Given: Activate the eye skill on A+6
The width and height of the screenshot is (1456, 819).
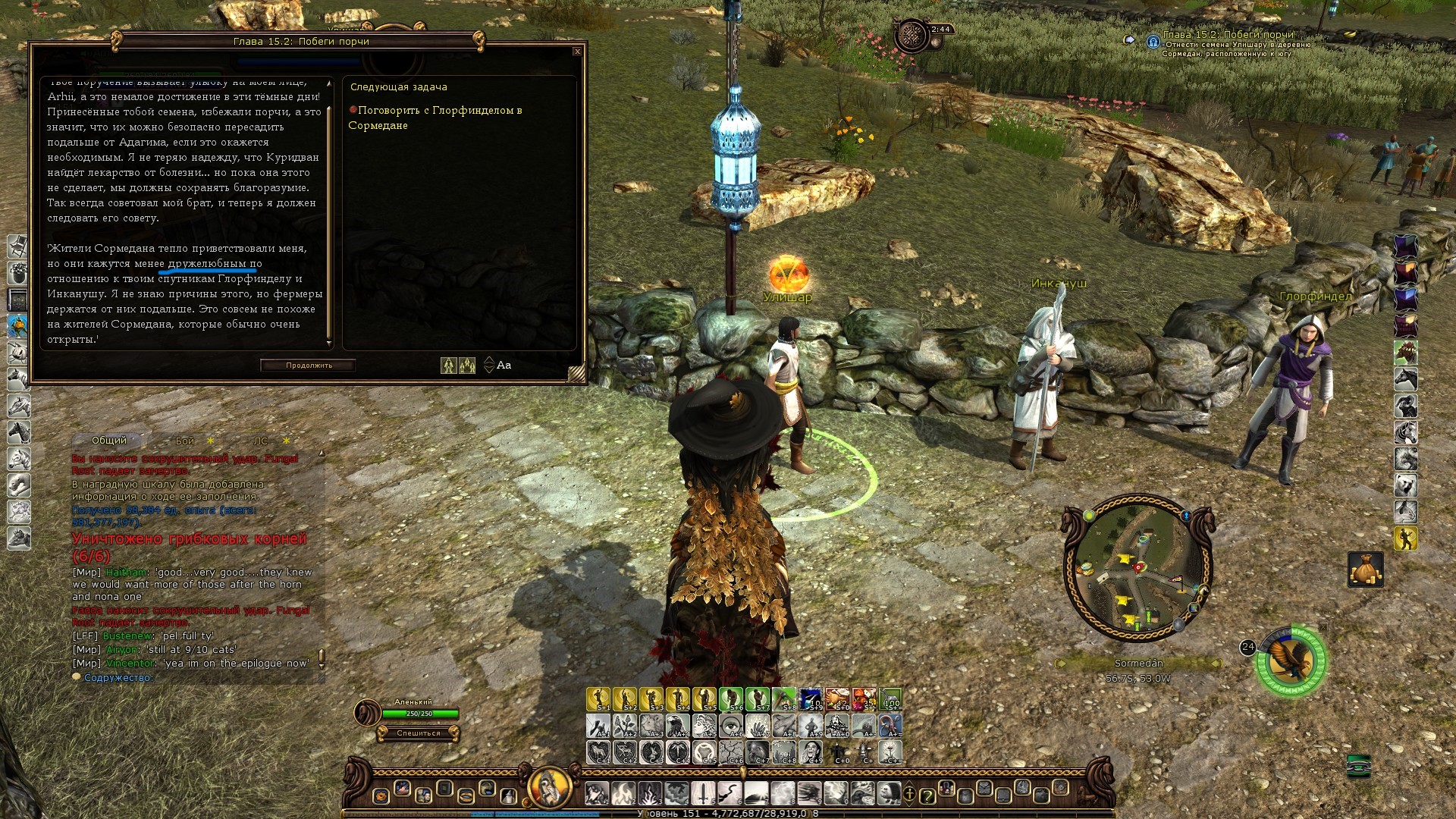Looking at the screenshot, I should (x=731, y=726).
